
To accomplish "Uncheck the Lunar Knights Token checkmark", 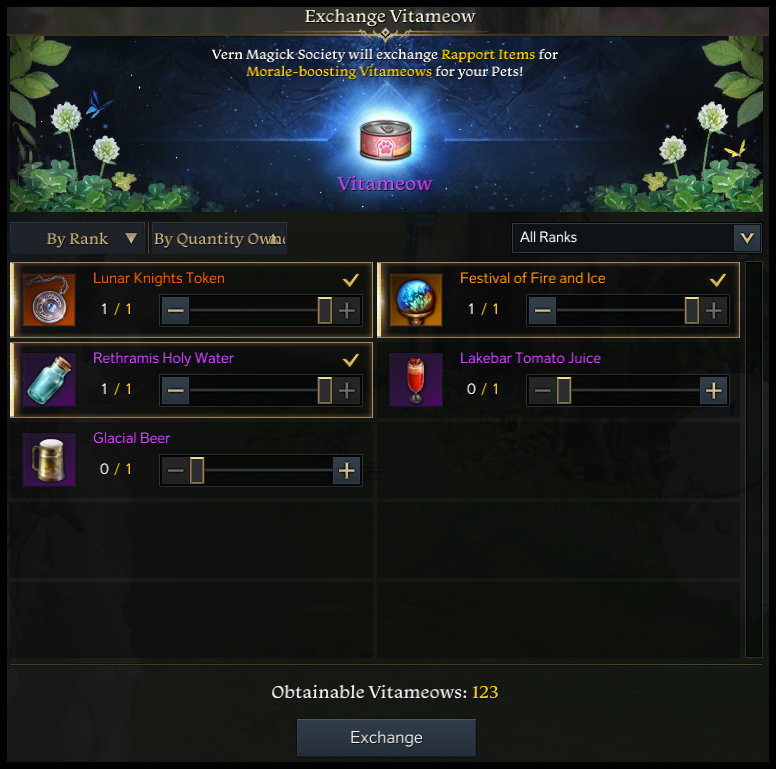I will (x=350, y=280).
